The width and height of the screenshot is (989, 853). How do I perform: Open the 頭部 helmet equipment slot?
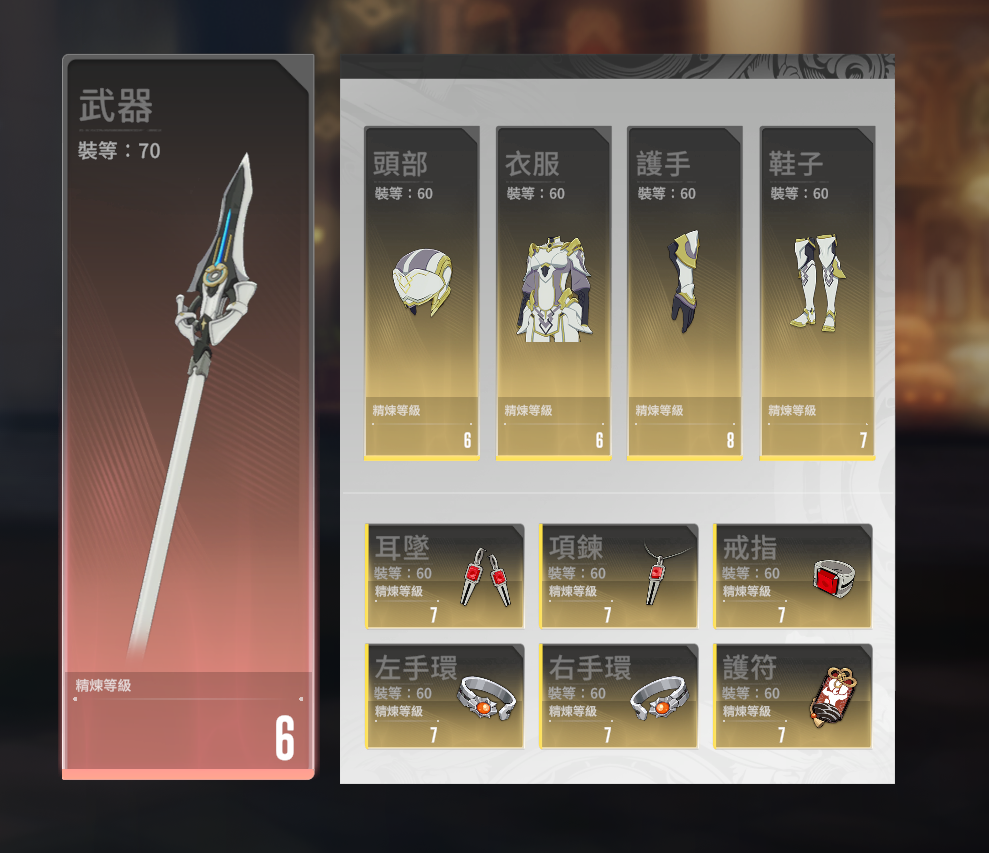421,293
